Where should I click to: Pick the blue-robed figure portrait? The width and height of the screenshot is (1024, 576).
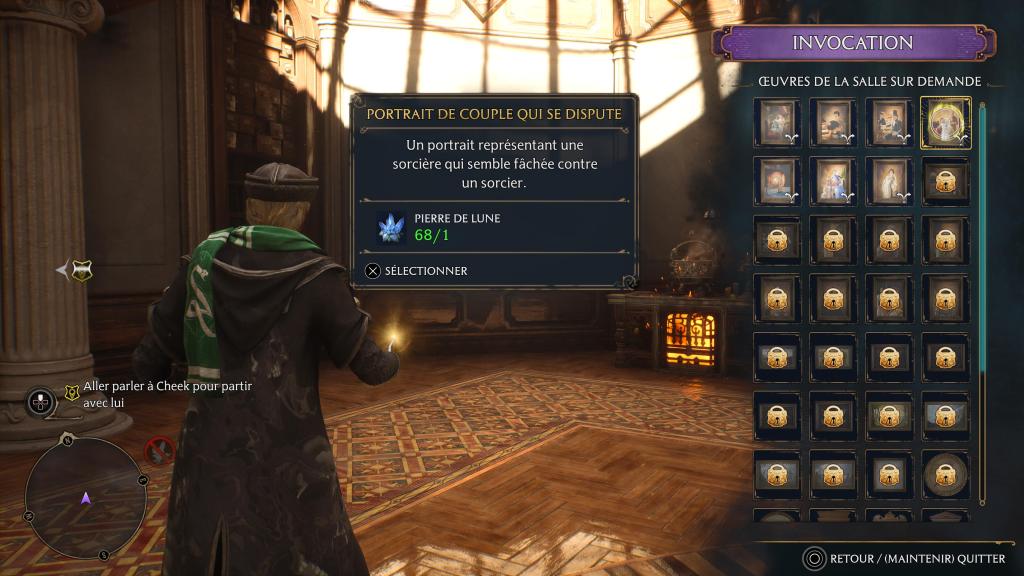pos(832,181)
